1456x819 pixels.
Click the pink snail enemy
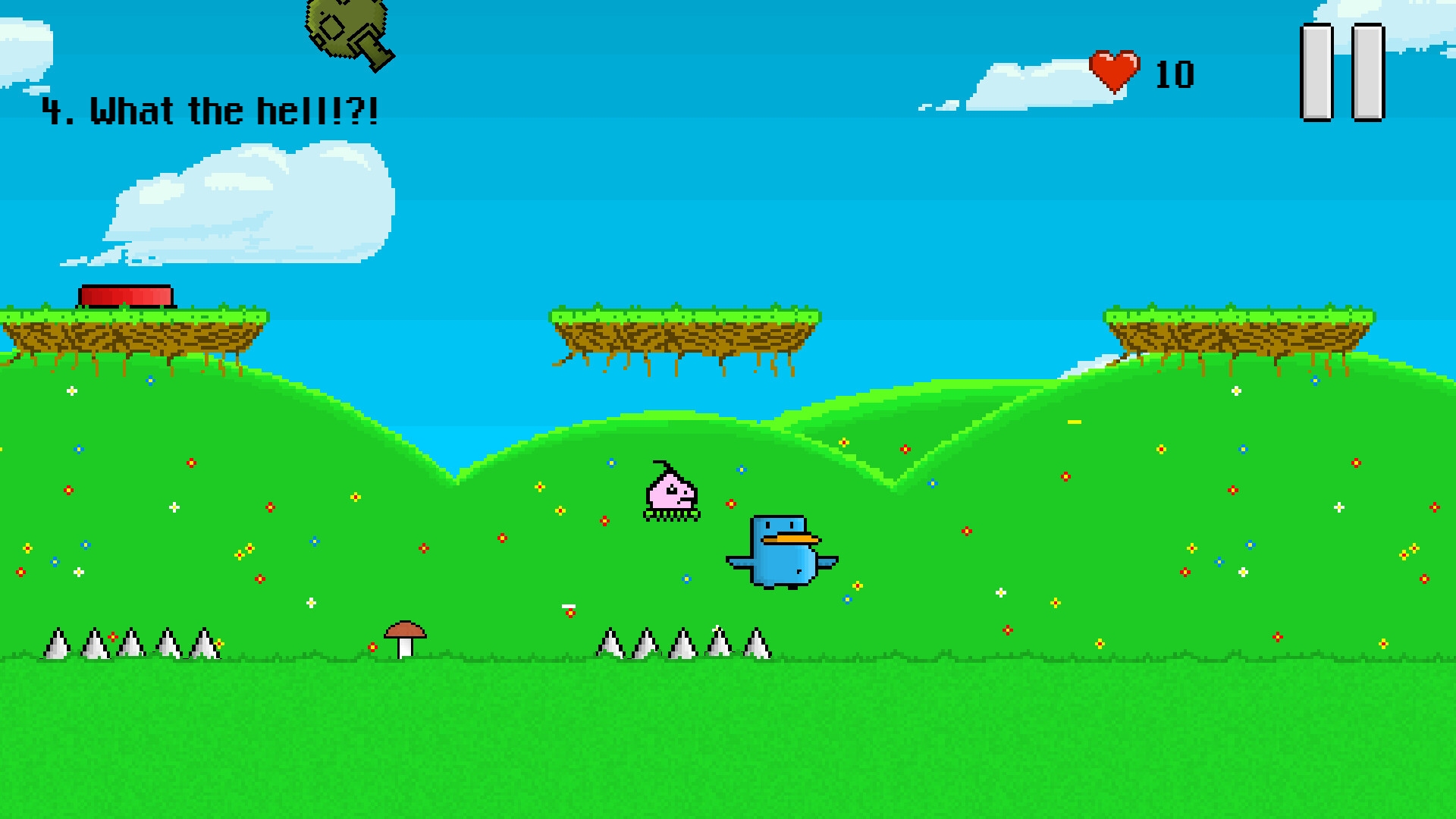pyautogui.click(x=671, y=493)
